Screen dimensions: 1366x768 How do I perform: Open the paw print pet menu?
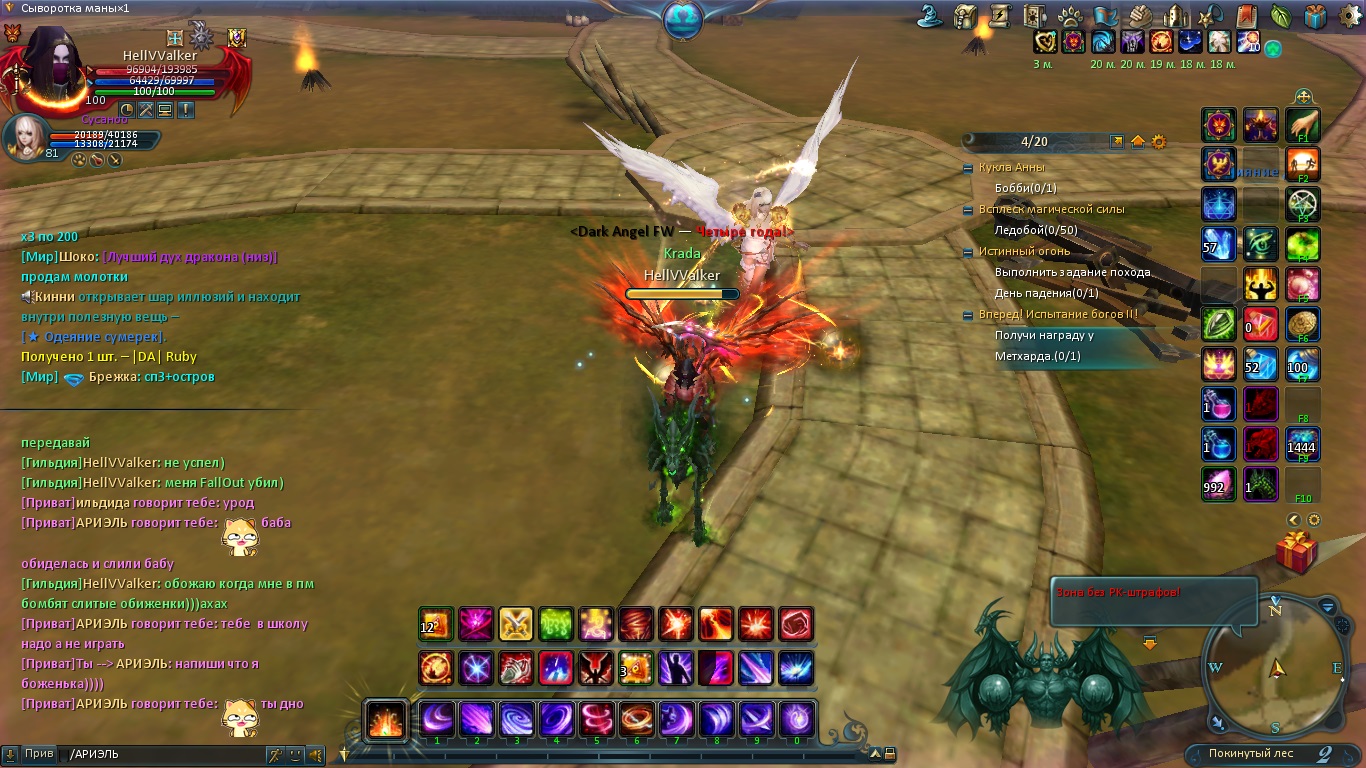point(1071,16)
